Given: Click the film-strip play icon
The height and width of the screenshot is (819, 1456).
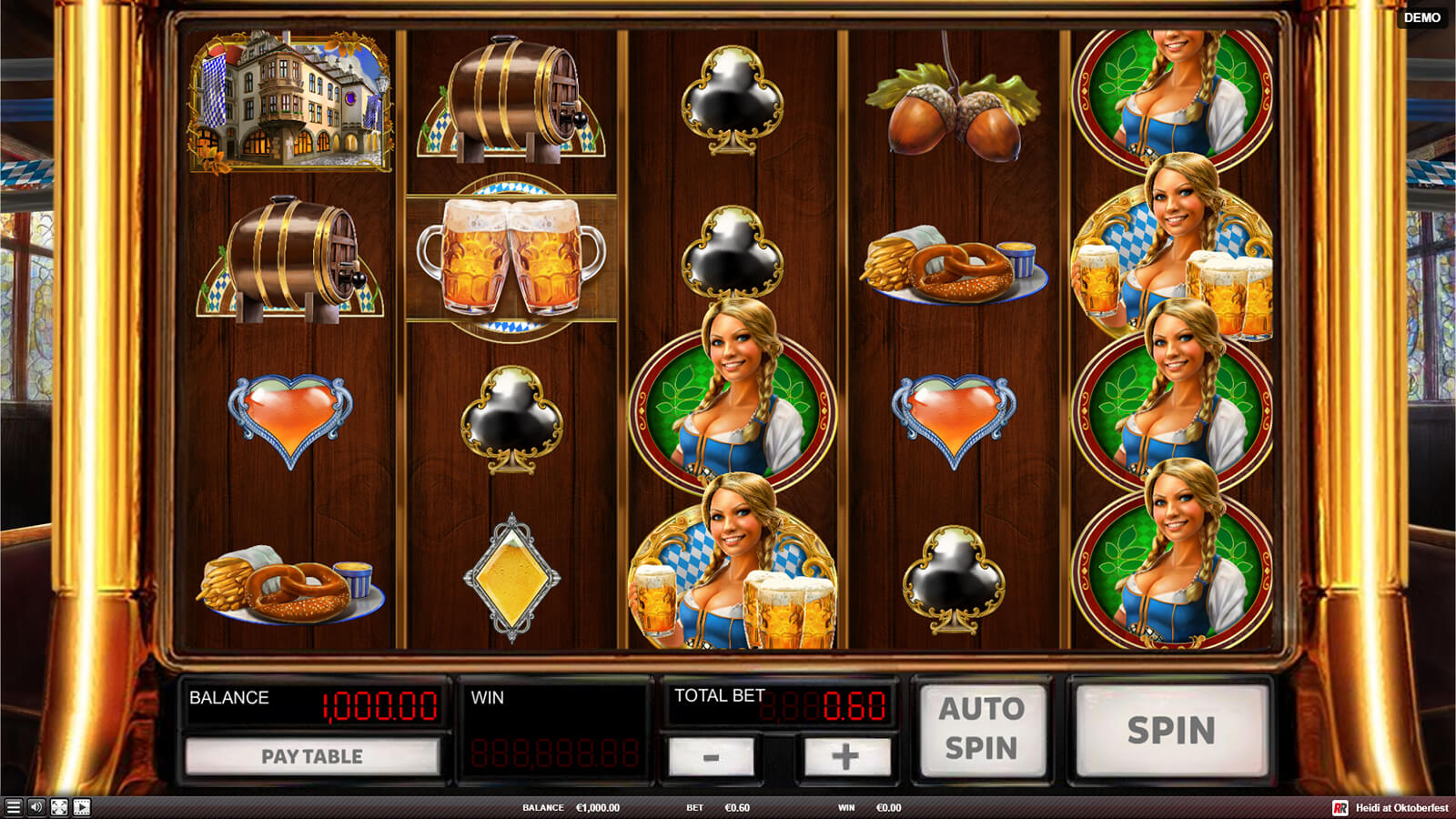Looking at the screenshot, I should tap(82, 807).
